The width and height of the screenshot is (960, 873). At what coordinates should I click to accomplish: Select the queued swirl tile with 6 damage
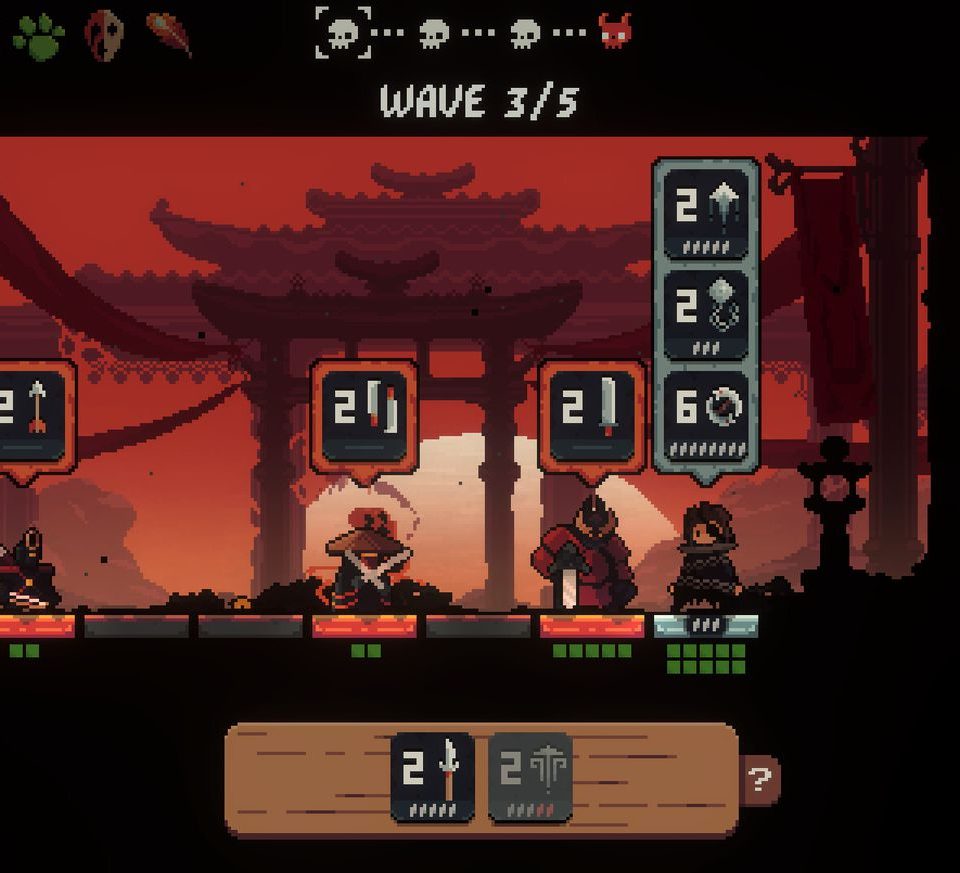[705, 414]
